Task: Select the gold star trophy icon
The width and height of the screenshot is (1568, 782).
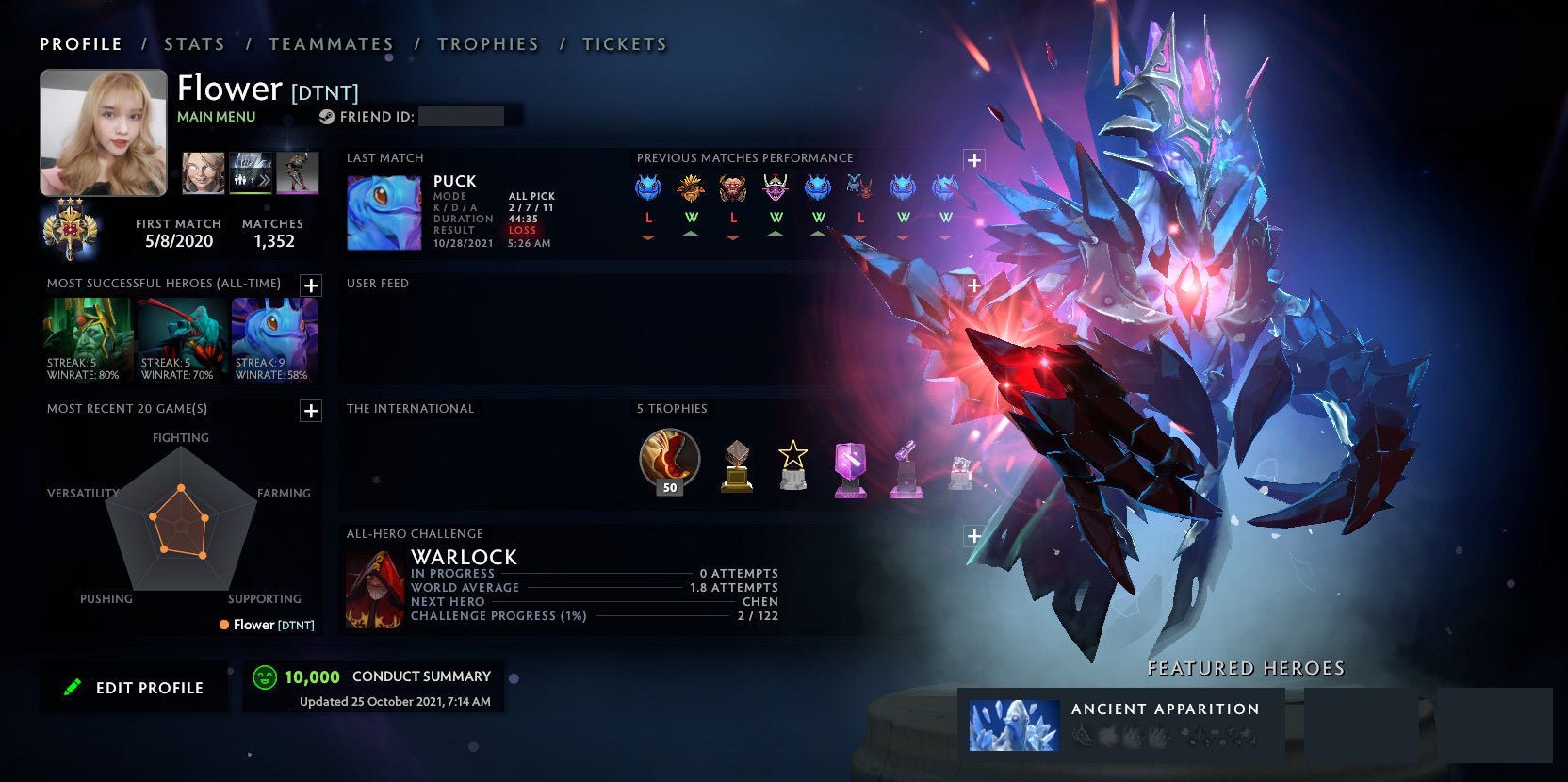Action: point(792,464)
